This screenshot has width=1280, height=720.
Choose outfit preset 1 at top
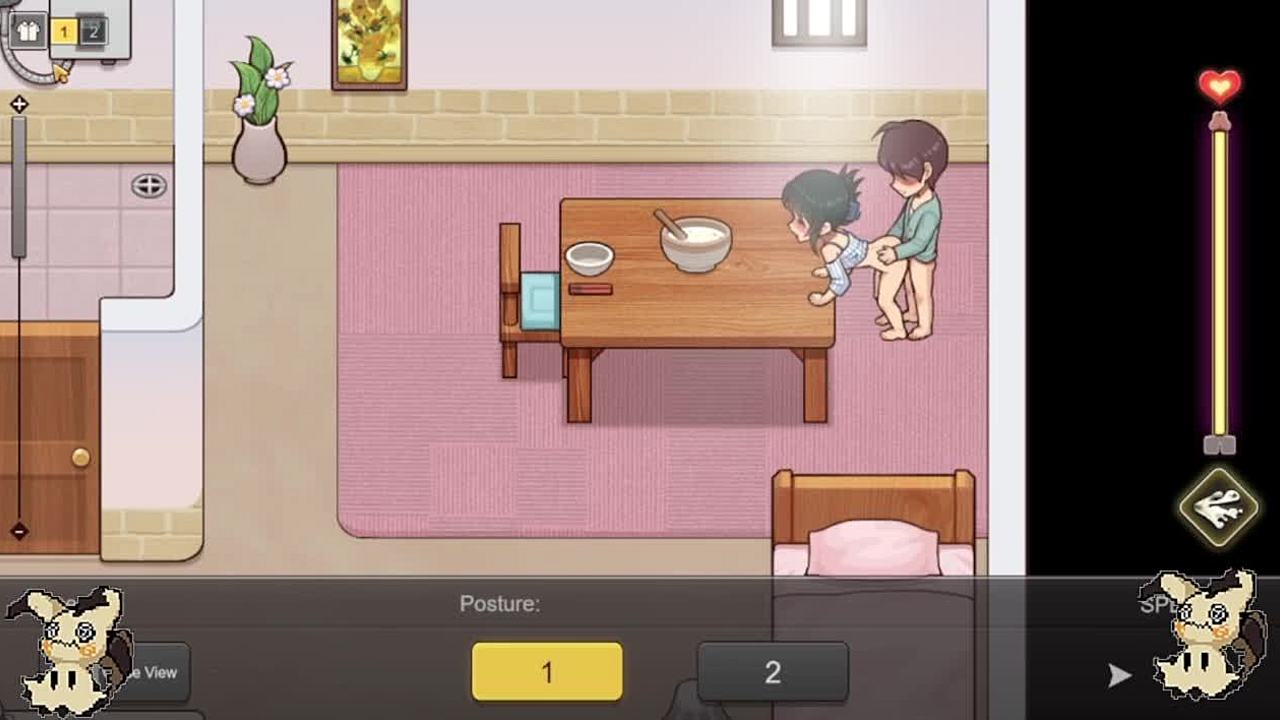(63, 32)
